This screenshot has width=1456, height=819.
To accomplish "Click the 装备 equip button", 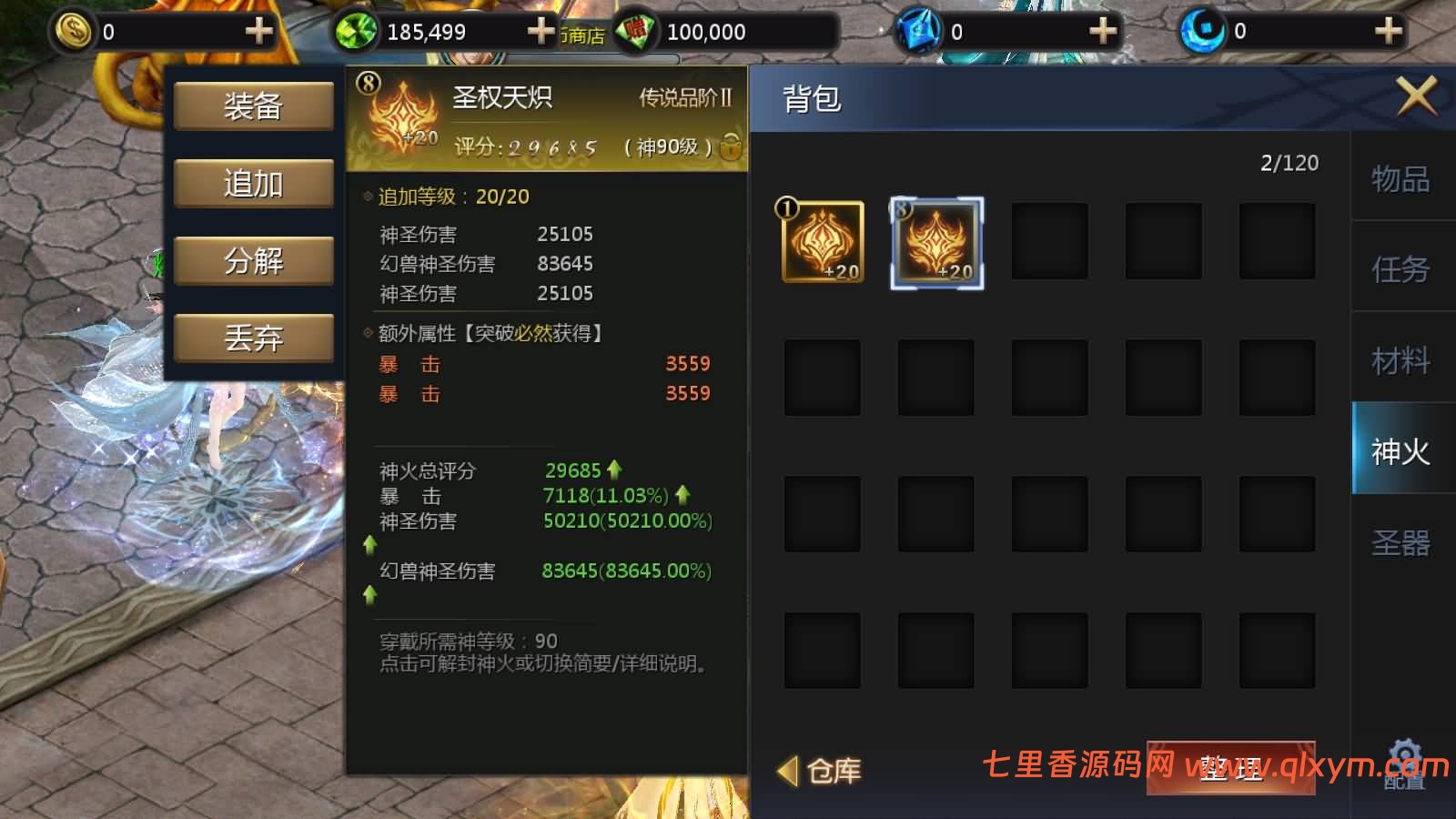I will (x=253, y=106).
